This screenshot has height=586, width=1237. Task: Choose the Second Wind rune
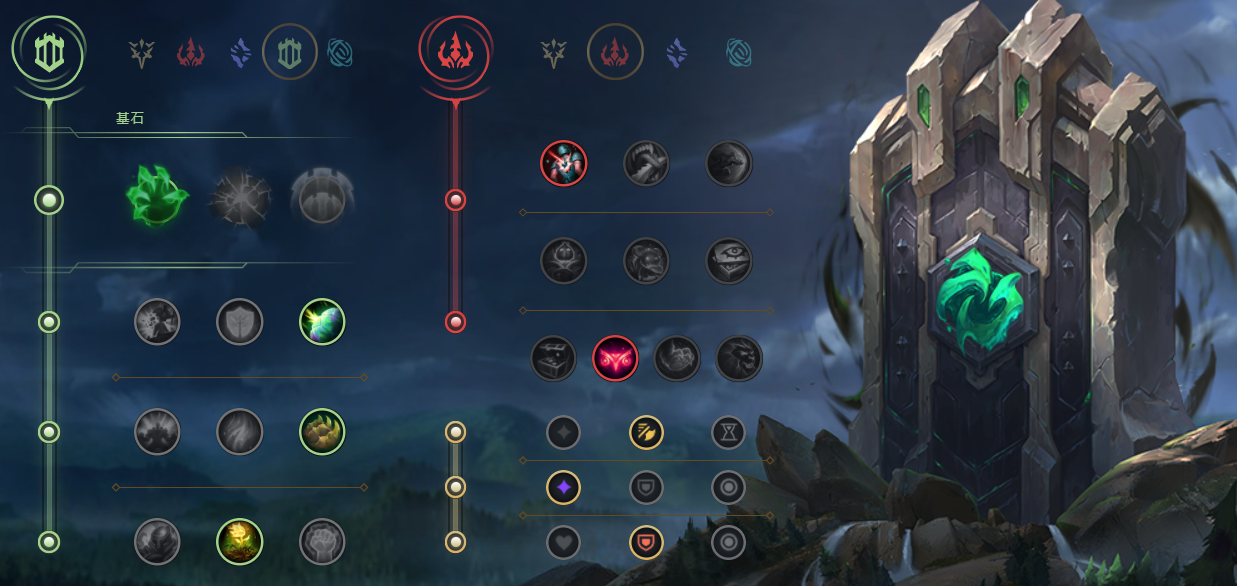240,432
